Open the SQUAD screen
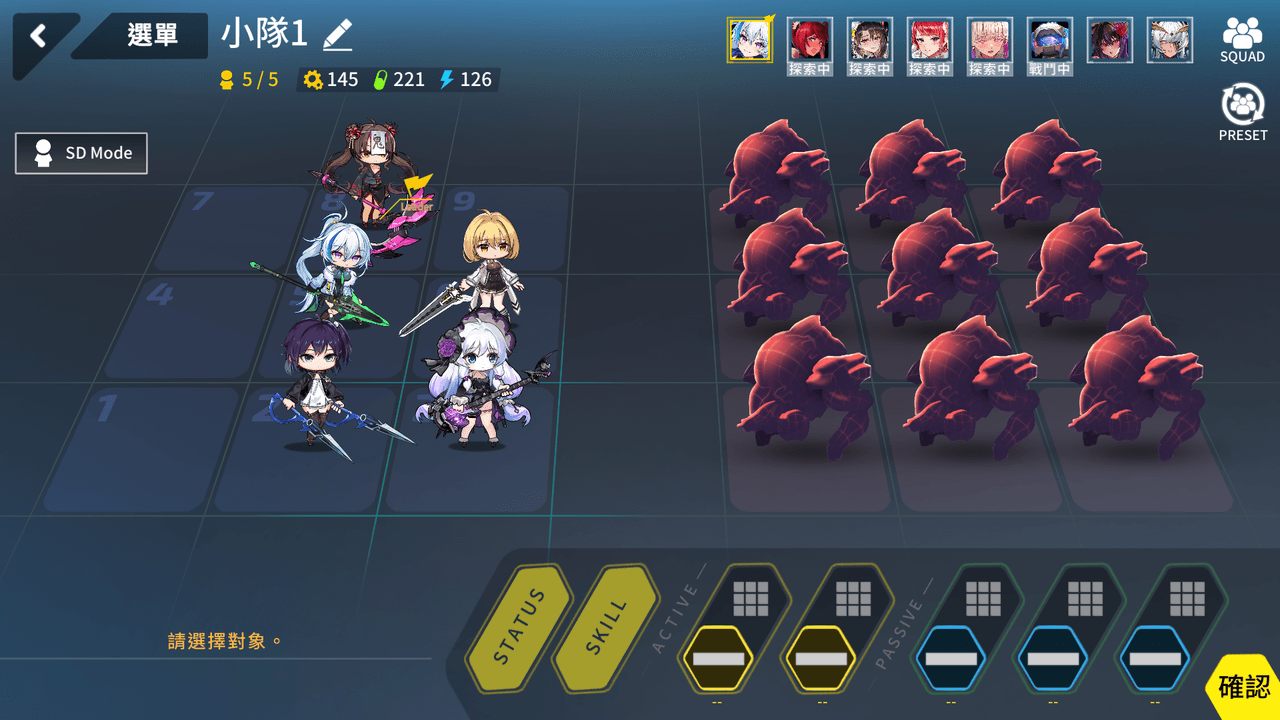 click(1242, 40)
